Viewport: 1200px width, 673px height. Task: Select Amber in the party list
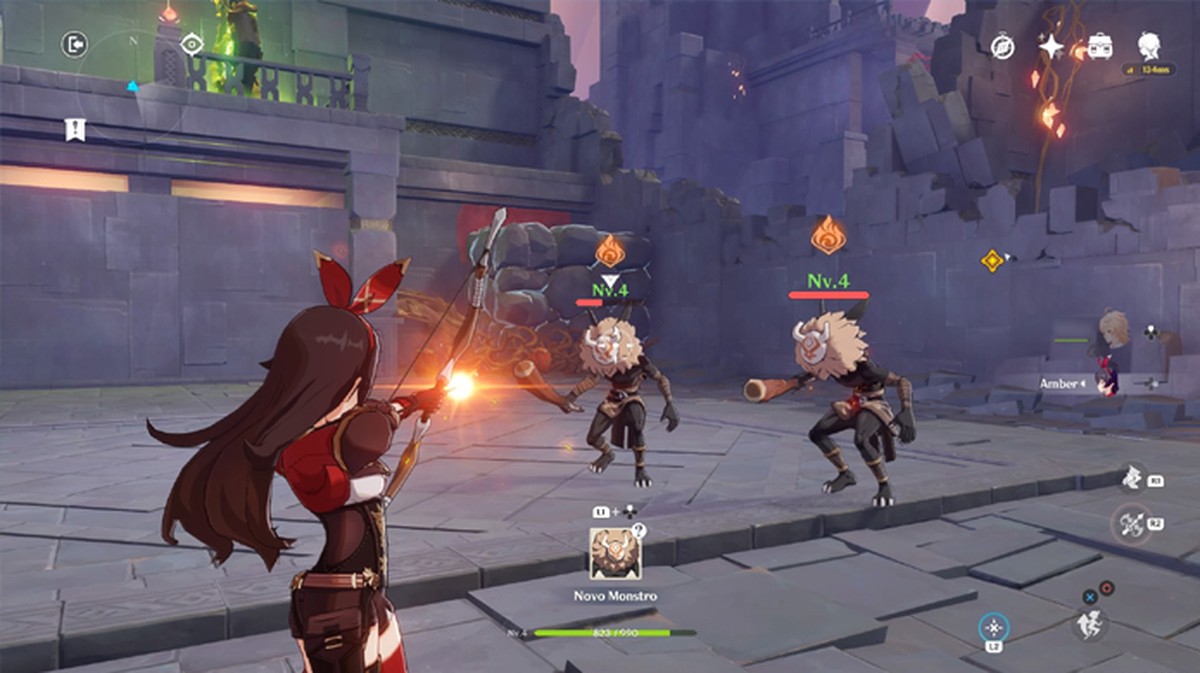click(x=1106, y=381)
